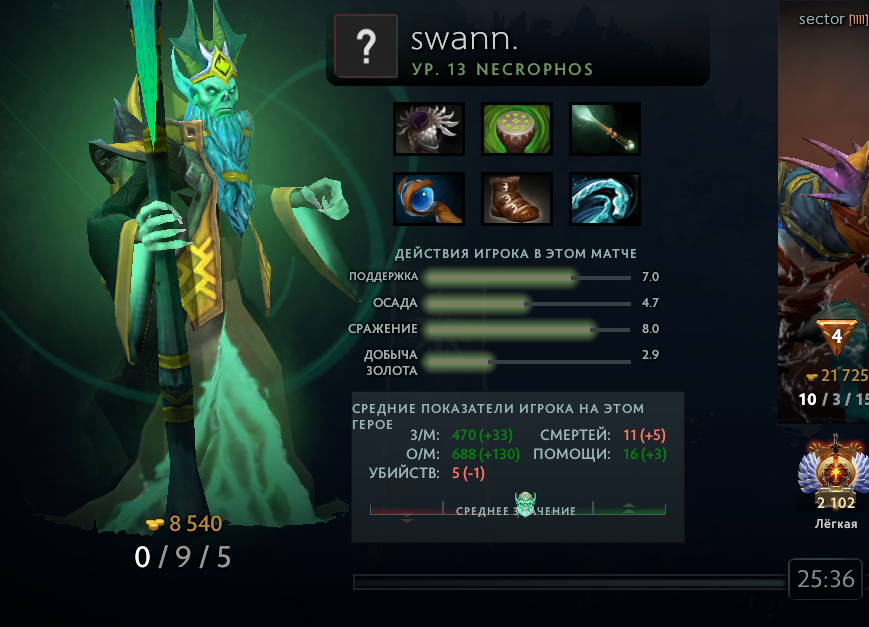Choose the Magic Wand item slot
Image resolution: width=869 pixels, height=627 pixels.
[605, 128]
